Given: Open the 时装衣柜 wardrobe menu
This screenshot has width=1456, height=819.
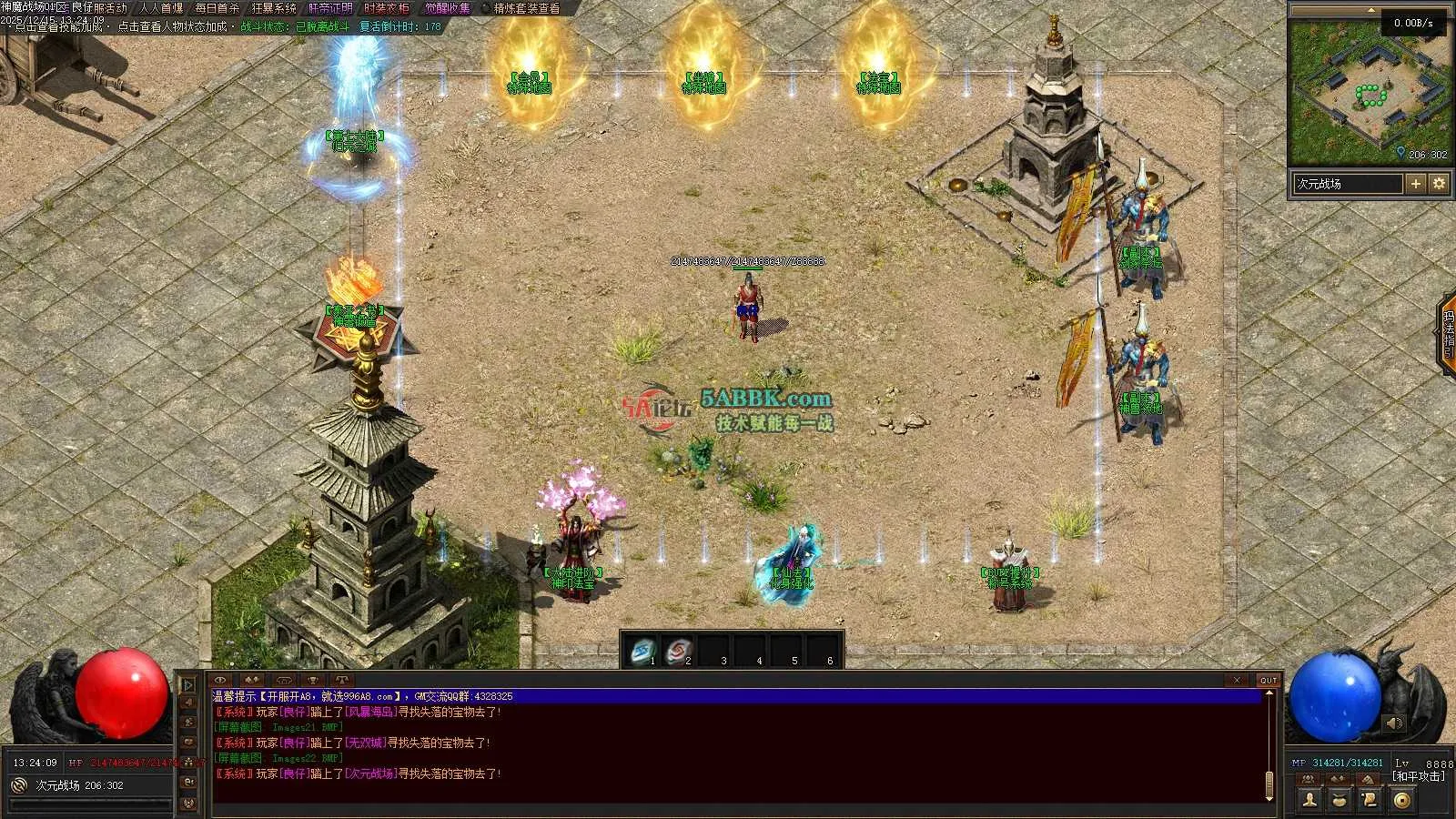Looking at the screenshot, I should click(x=387, y=8).
